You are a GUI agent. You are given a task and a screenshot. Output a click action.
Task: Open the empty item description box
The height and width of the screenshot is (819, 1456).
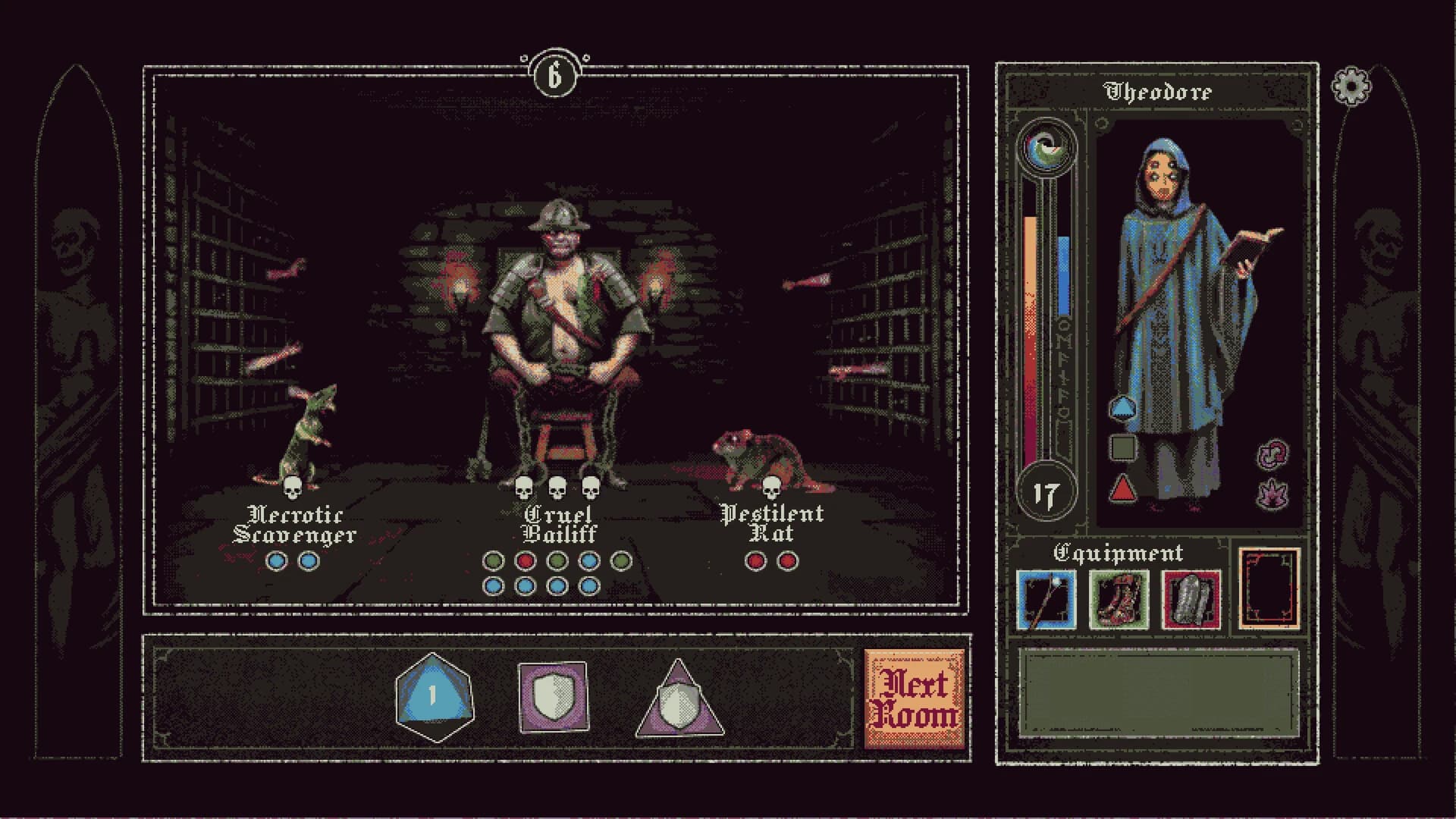[1160, 694]
